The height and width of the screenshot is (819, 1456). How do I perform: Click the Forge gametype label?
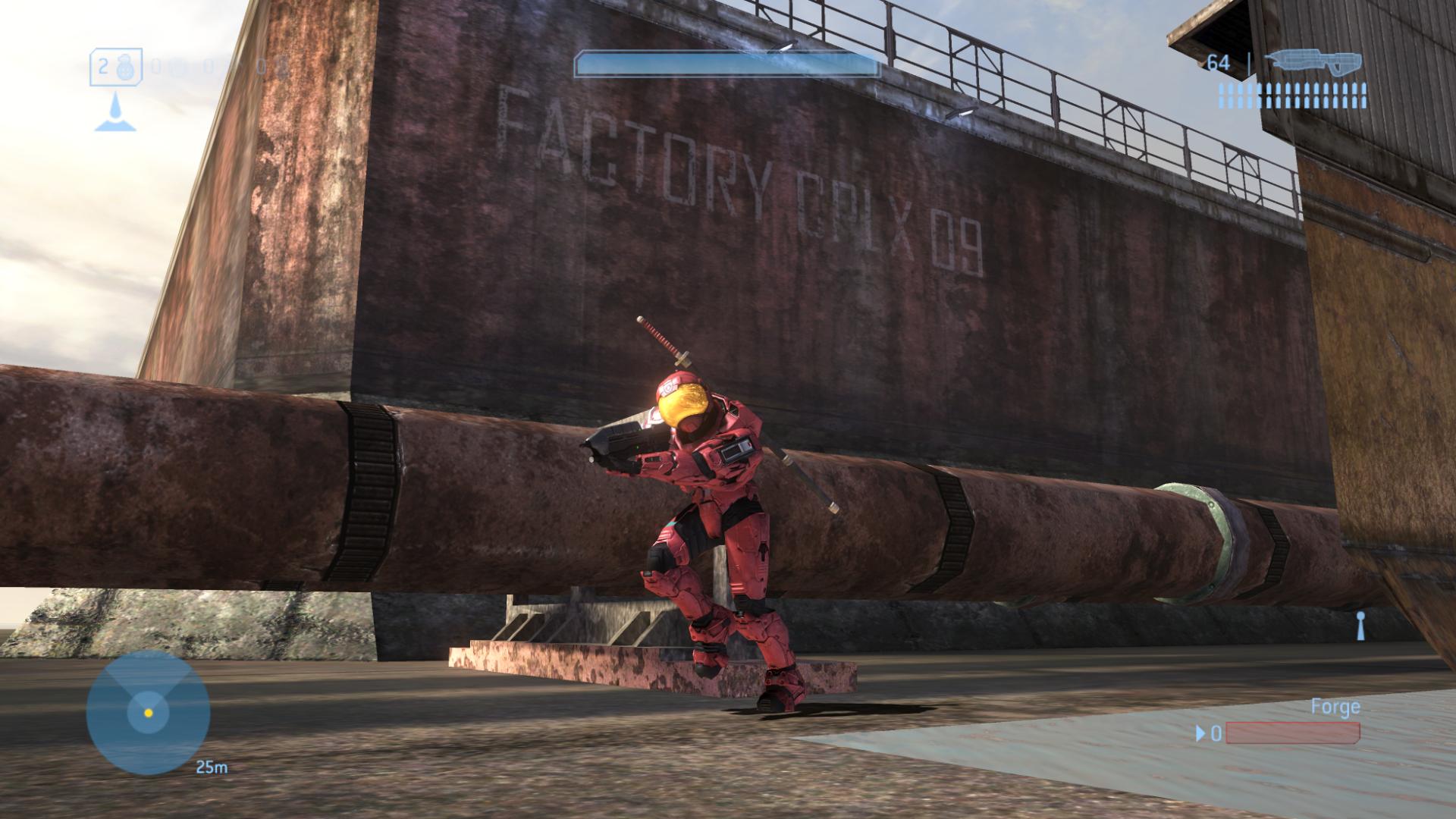coord(1335,708)
